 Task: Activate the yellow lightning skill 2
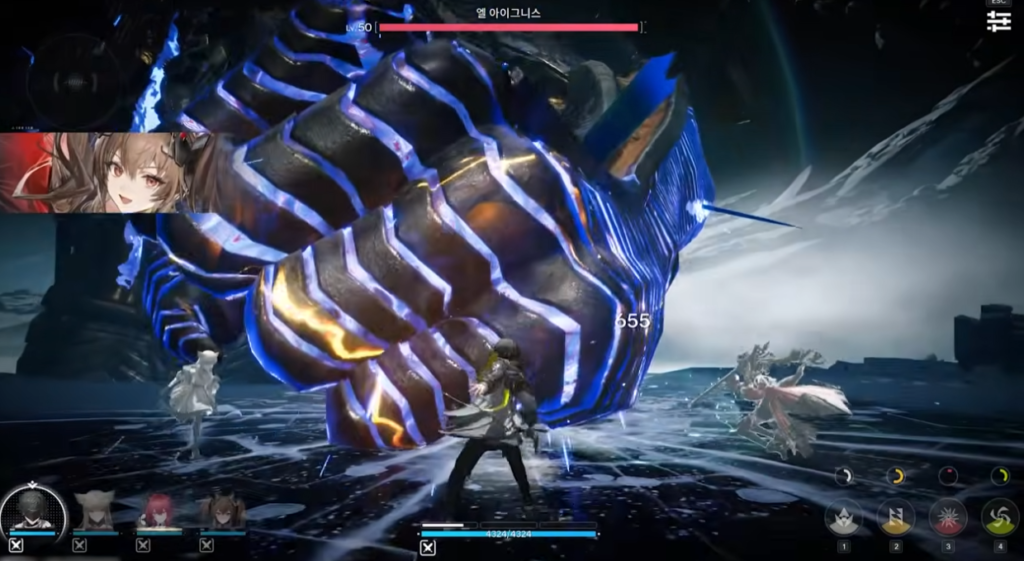(x=895, y=517)
